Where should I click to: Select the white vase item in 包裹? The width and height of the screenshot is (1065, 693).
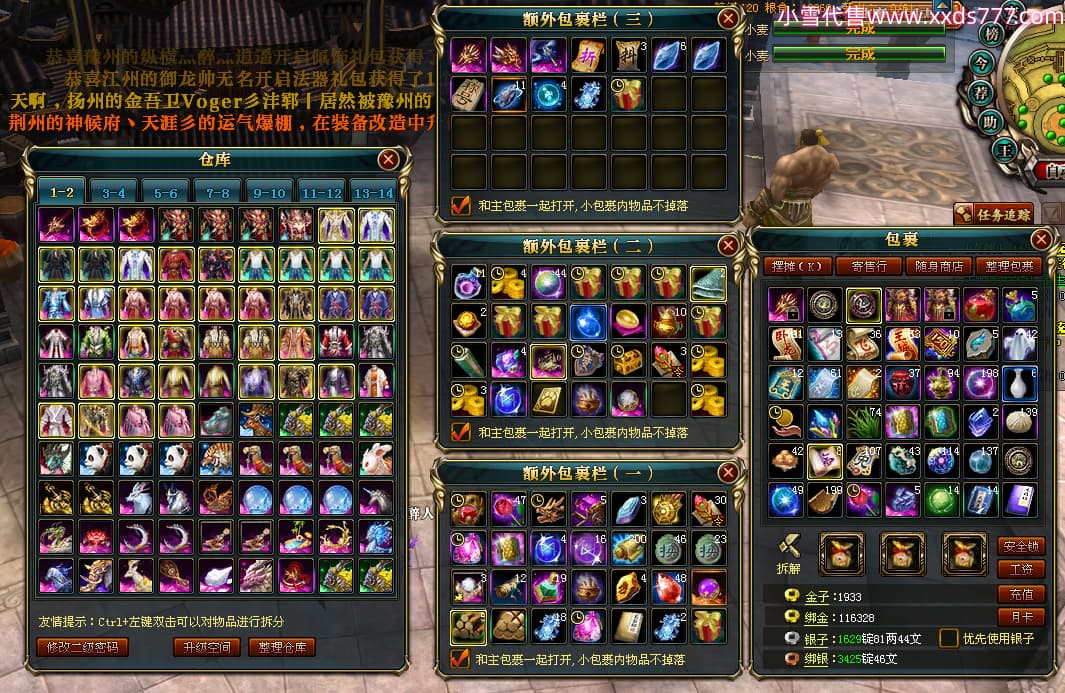[x=1020, y=383]
